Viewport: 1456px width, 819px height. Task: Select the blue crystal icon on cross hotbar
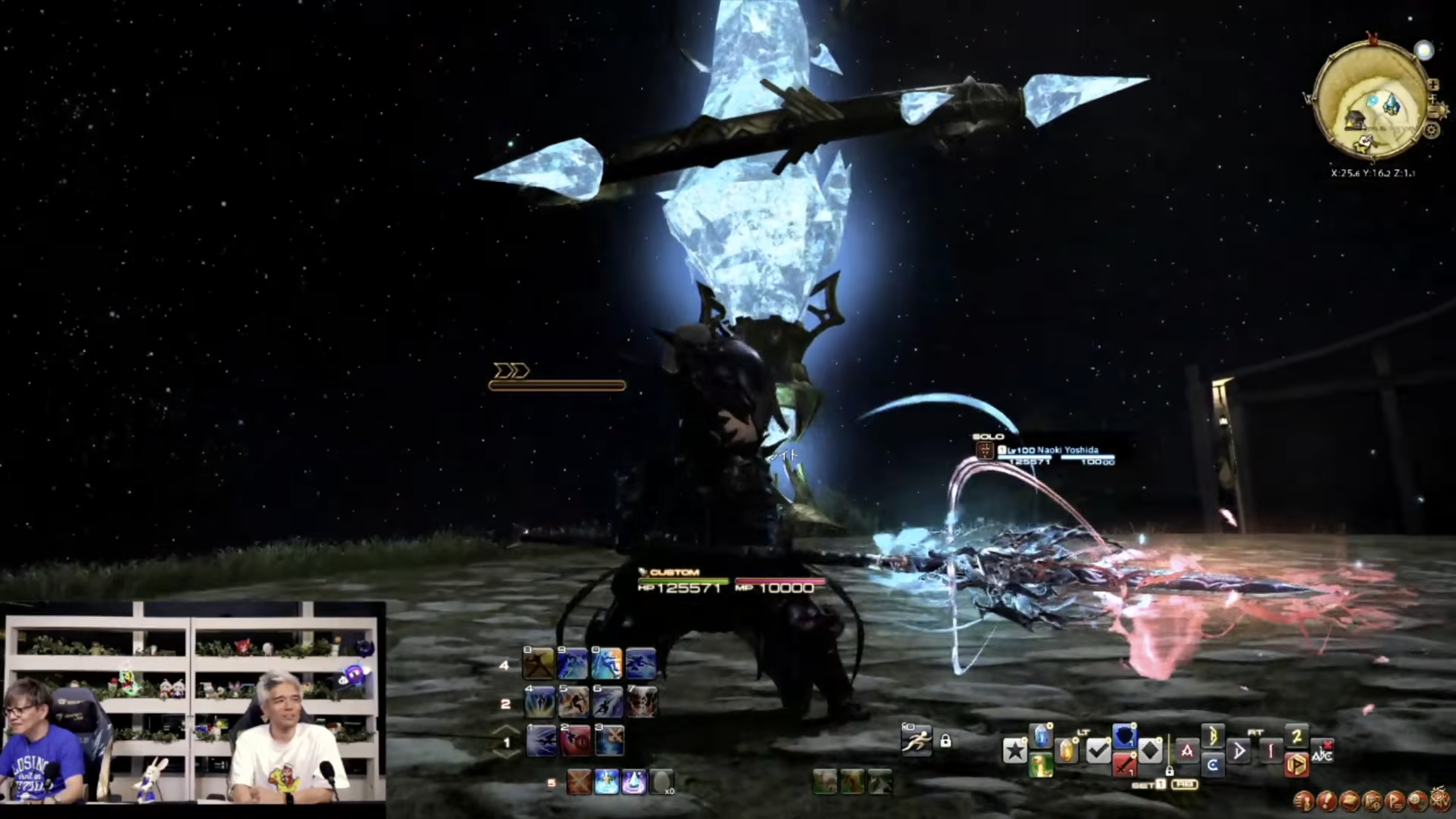pyautogui.click(x=1041, y=737)
